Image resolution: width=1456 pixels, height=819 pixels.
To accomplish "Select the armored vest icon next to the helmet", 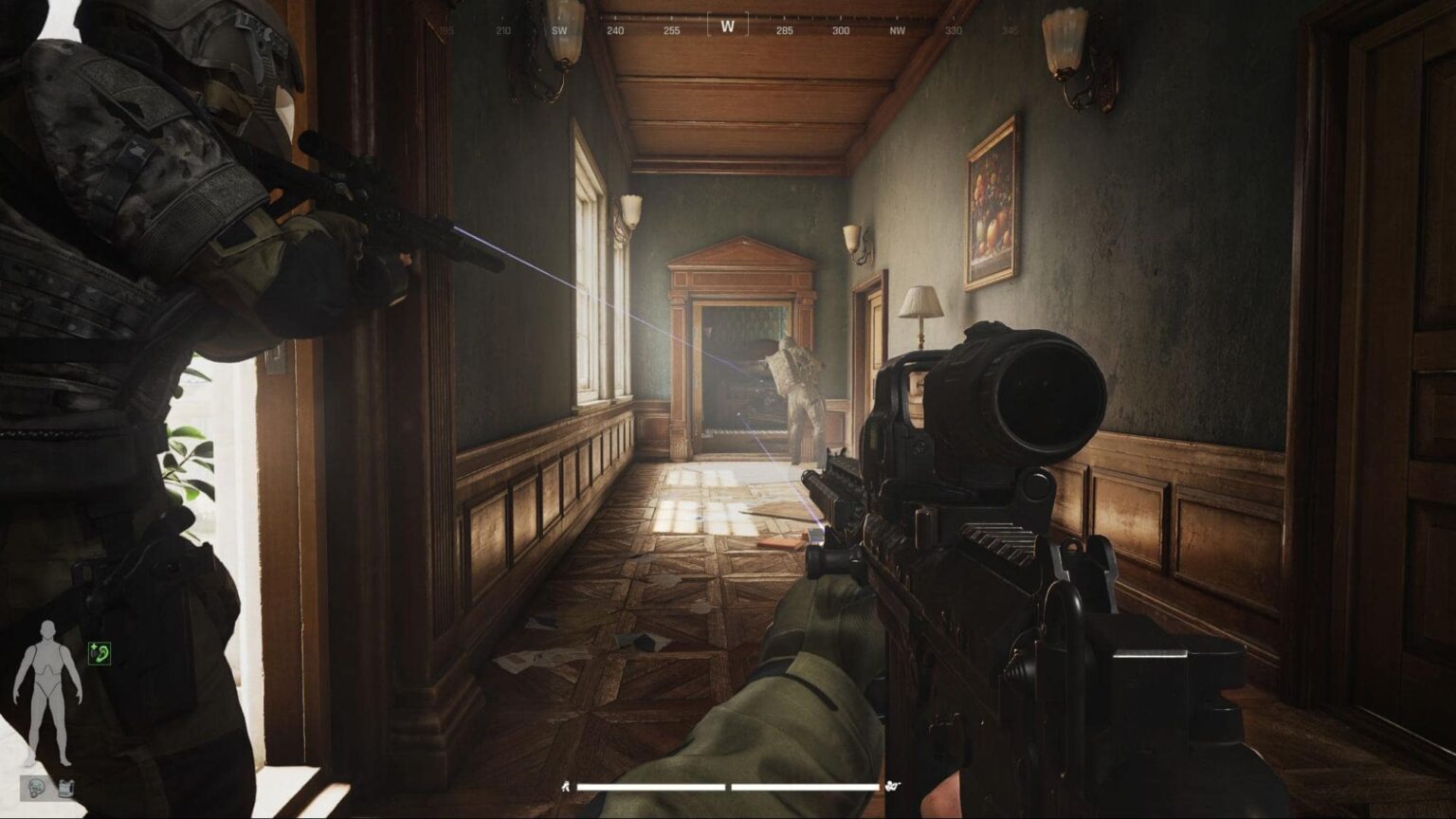I will [65, 787].
